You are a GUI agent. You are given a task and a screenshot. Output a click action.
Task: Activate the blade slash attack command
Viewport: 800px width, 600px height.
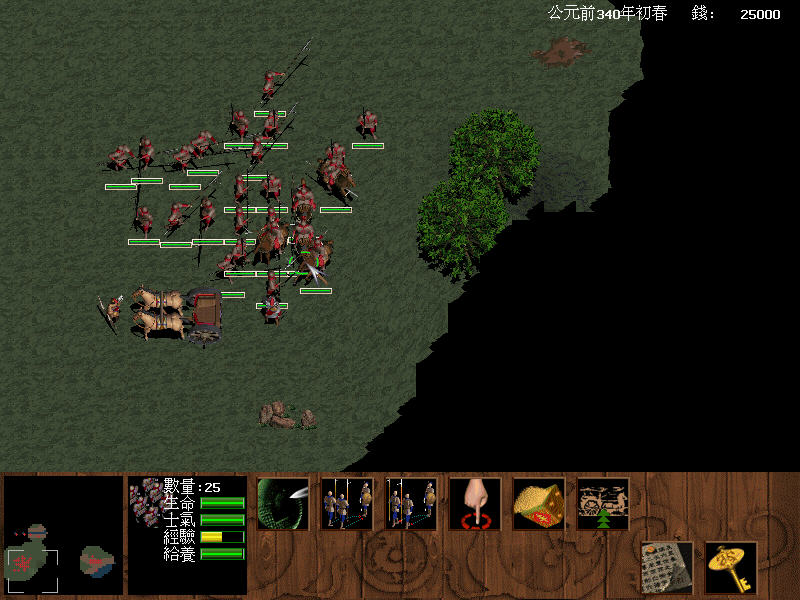(x=283, y=503)
